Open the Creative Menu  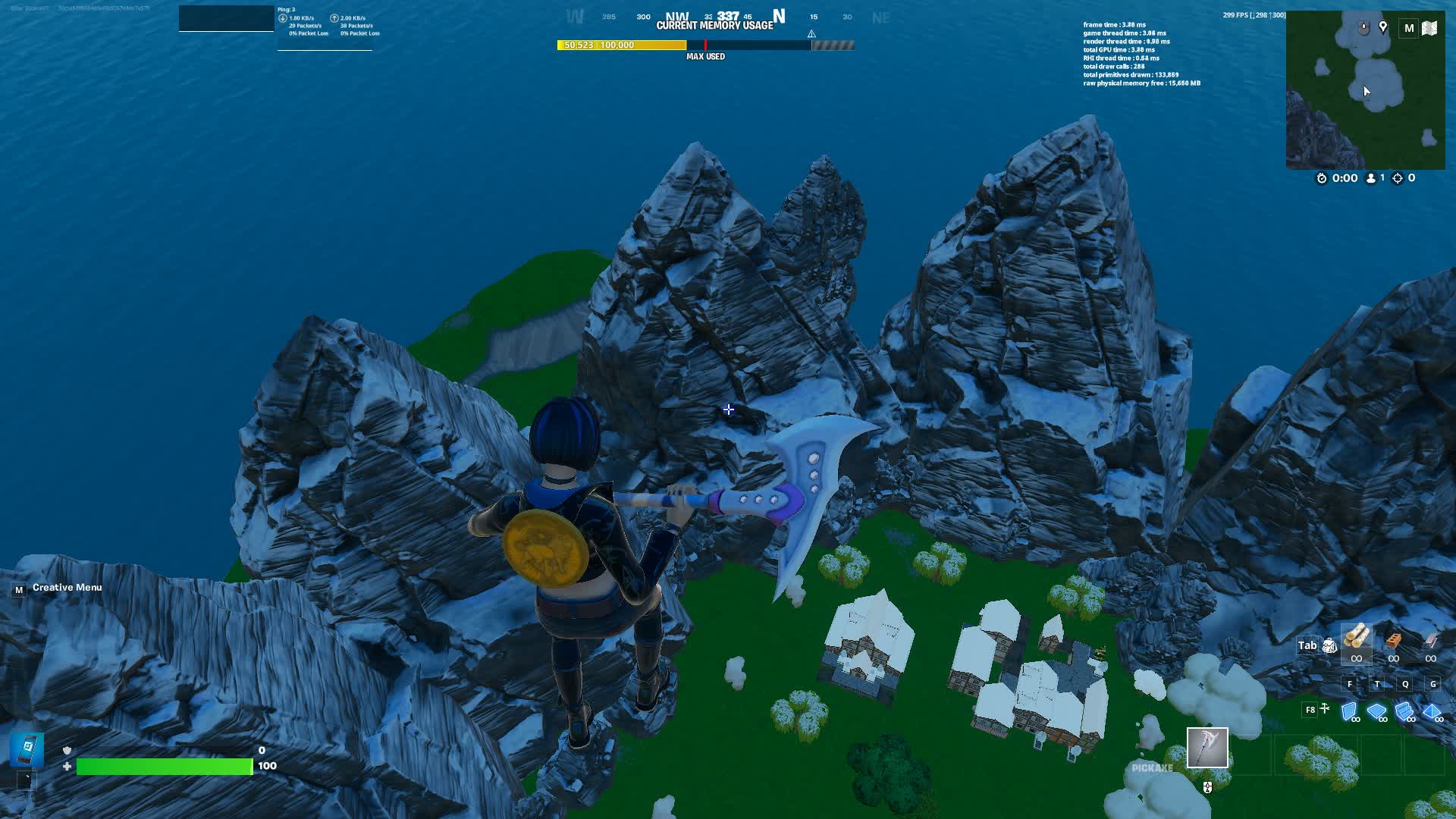[x=67, y=588]
